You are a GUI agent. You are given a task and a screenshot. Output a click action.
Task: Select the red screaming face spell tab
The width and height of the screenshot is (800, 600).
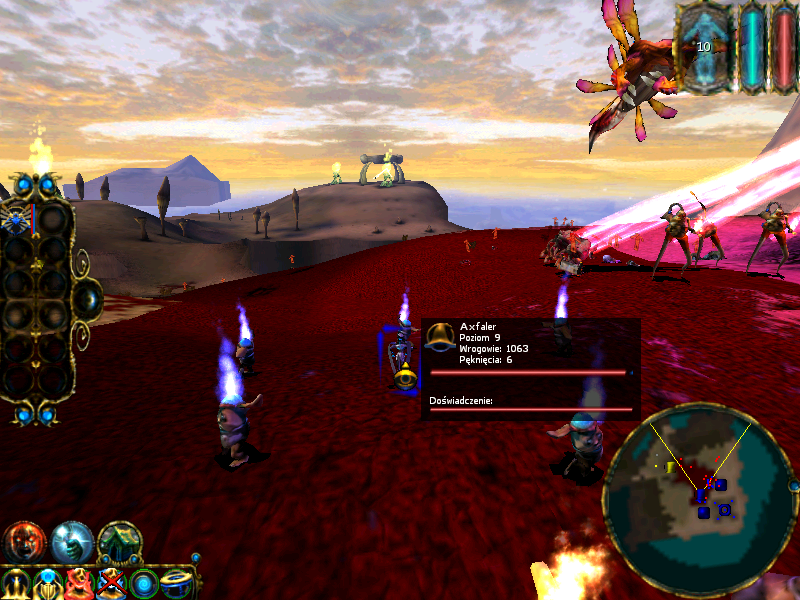coord(24,541)
